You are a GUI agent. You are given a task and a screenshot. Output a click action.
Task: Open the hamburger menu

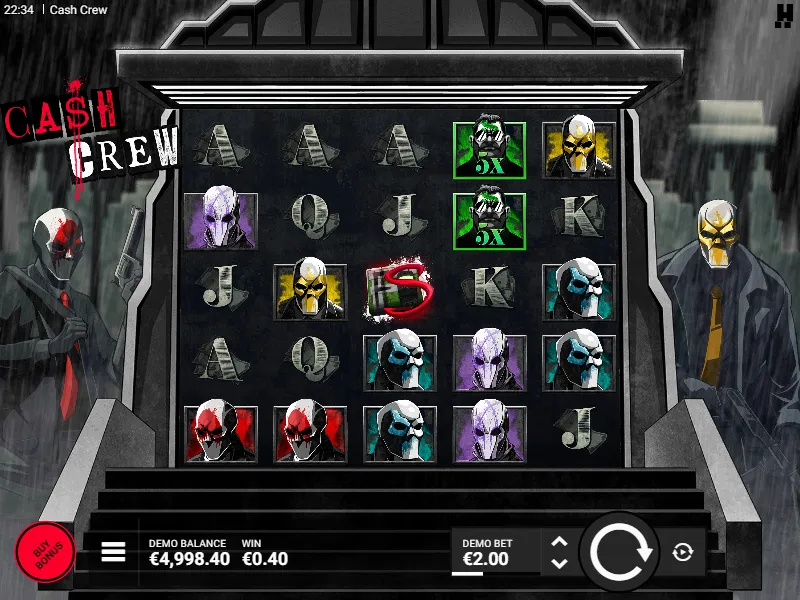pos(114,552)
